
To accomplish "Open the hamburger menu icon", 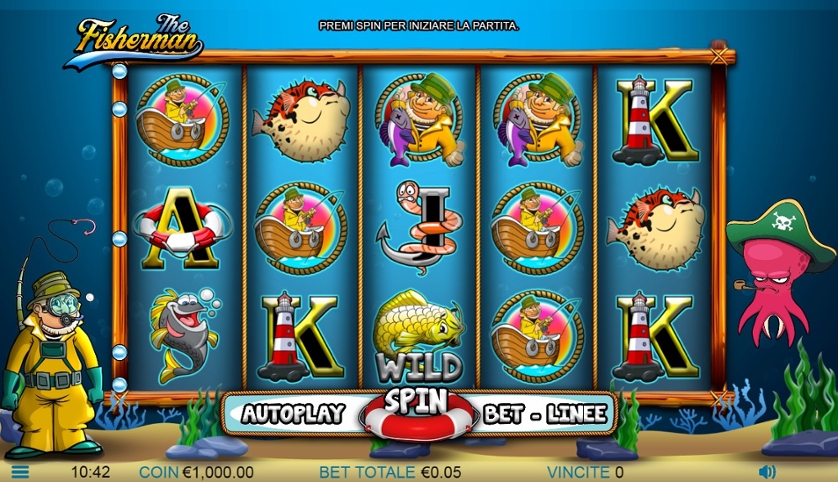I will 20,472.
